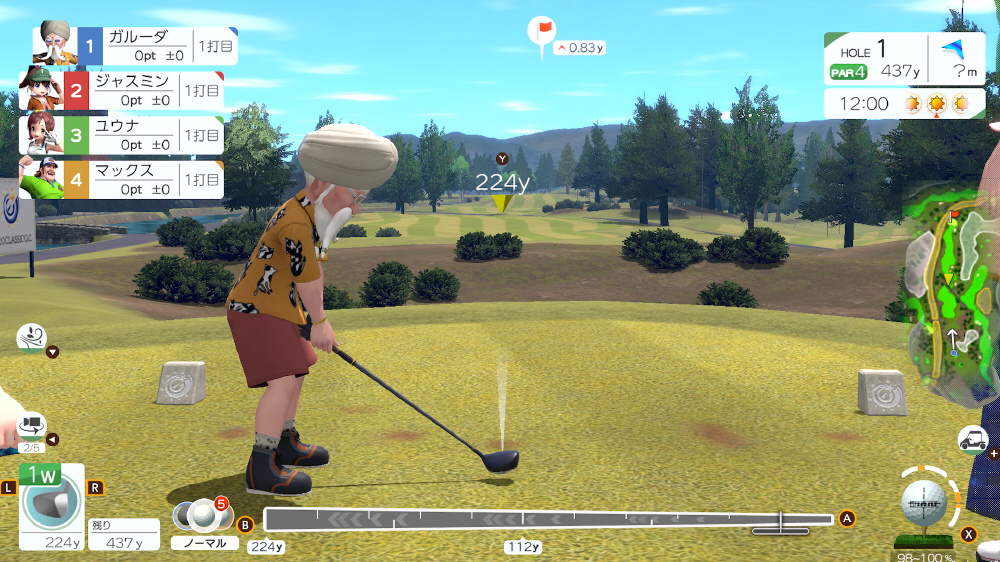This screenshot has height=562, width=1000.
Task: Click the red flag pin marker
Action: (542, 31)
